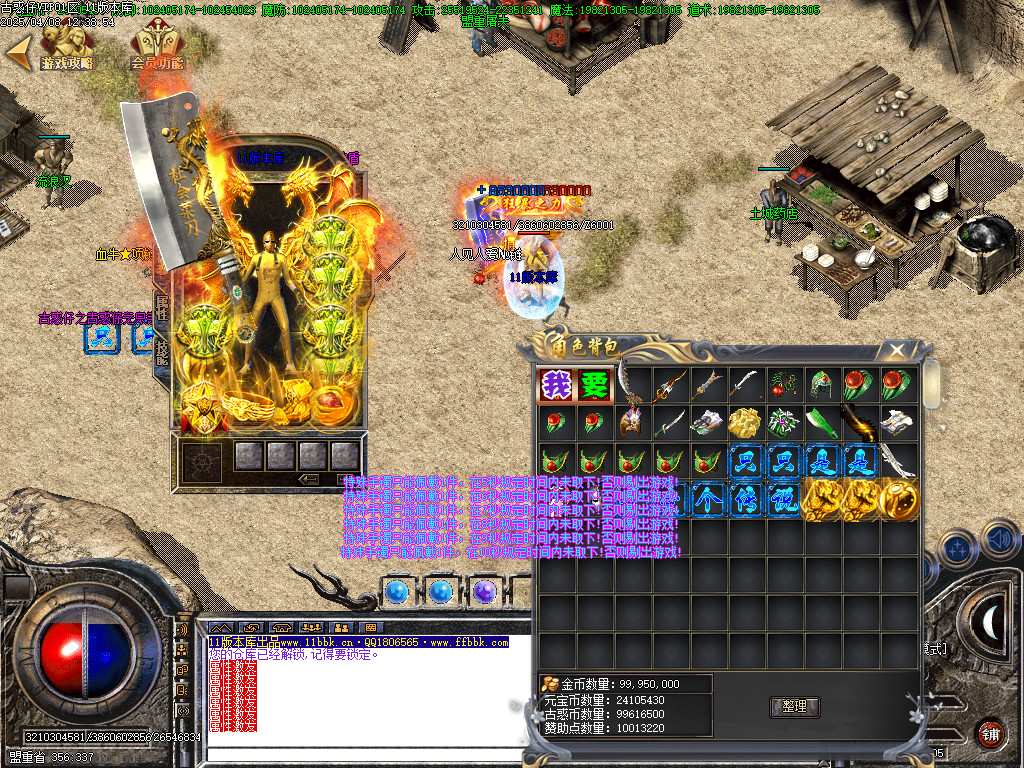Toggle the speaker sound button
This screenshot has height=768, width=1024.
click(x=1000, y=541)
